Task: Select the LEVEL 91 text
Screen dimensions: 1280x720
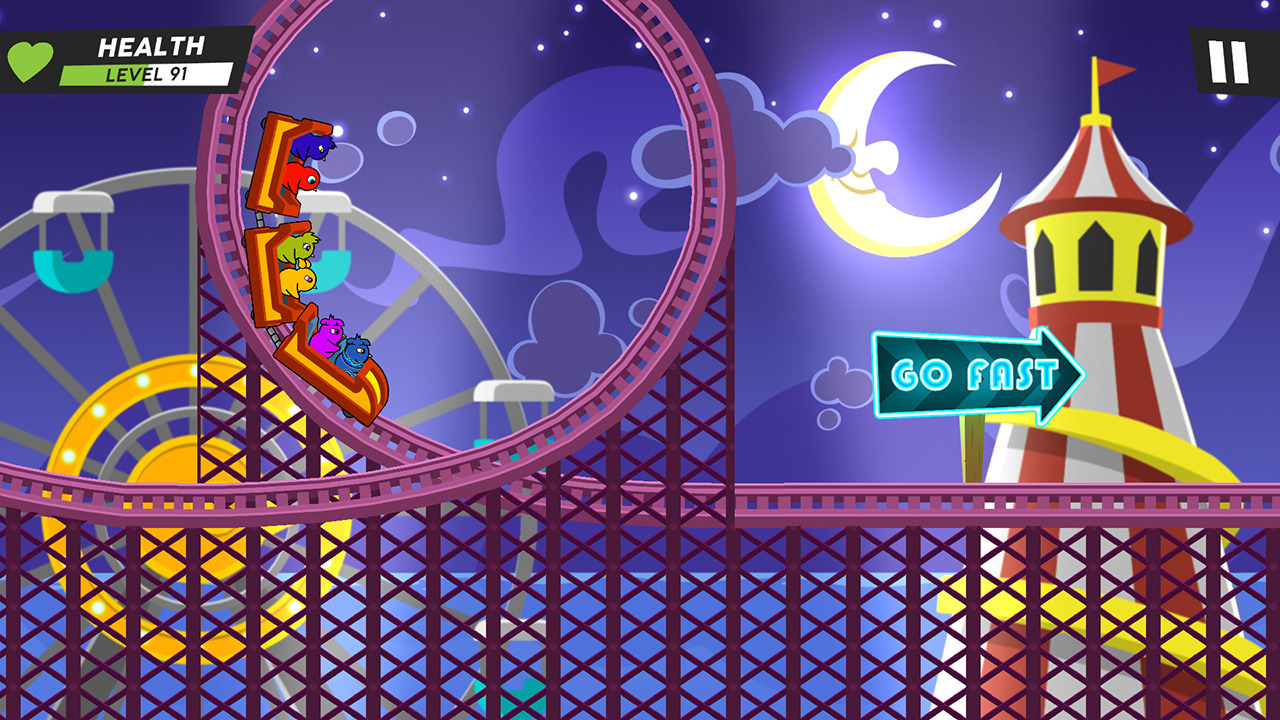Action: pos(147,75)
